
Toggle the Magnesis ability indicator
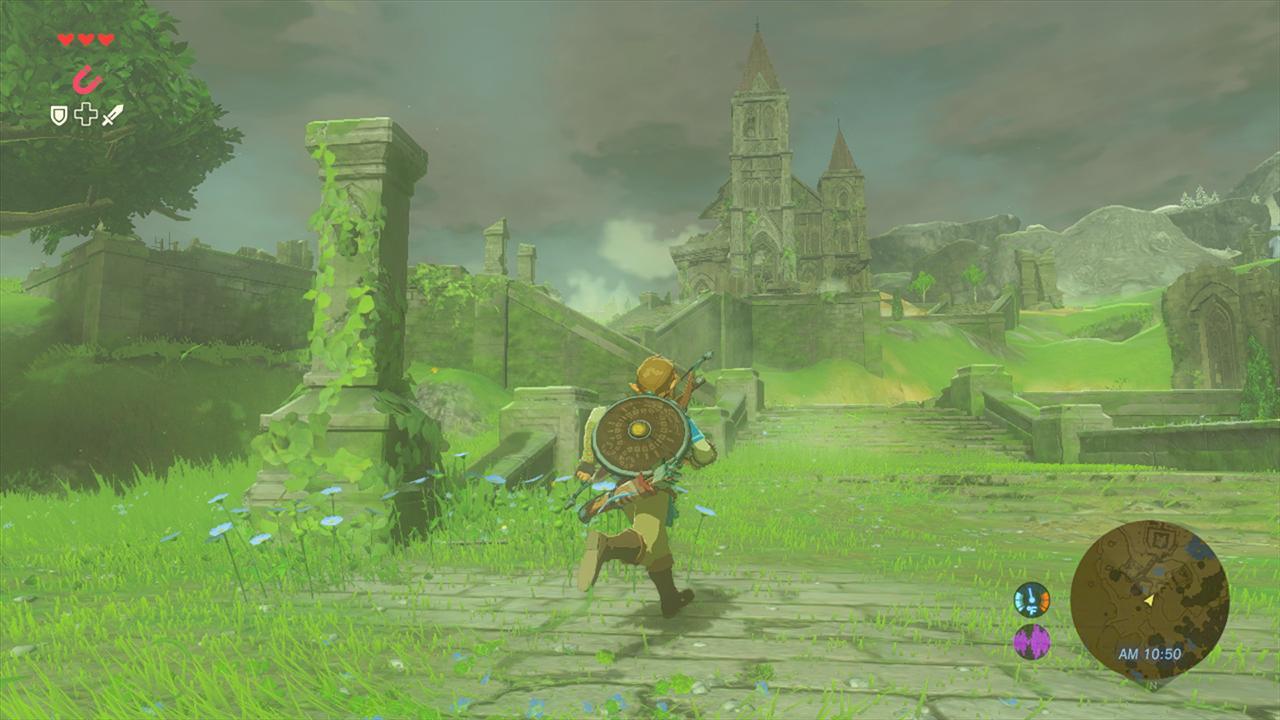pos(85,77)
